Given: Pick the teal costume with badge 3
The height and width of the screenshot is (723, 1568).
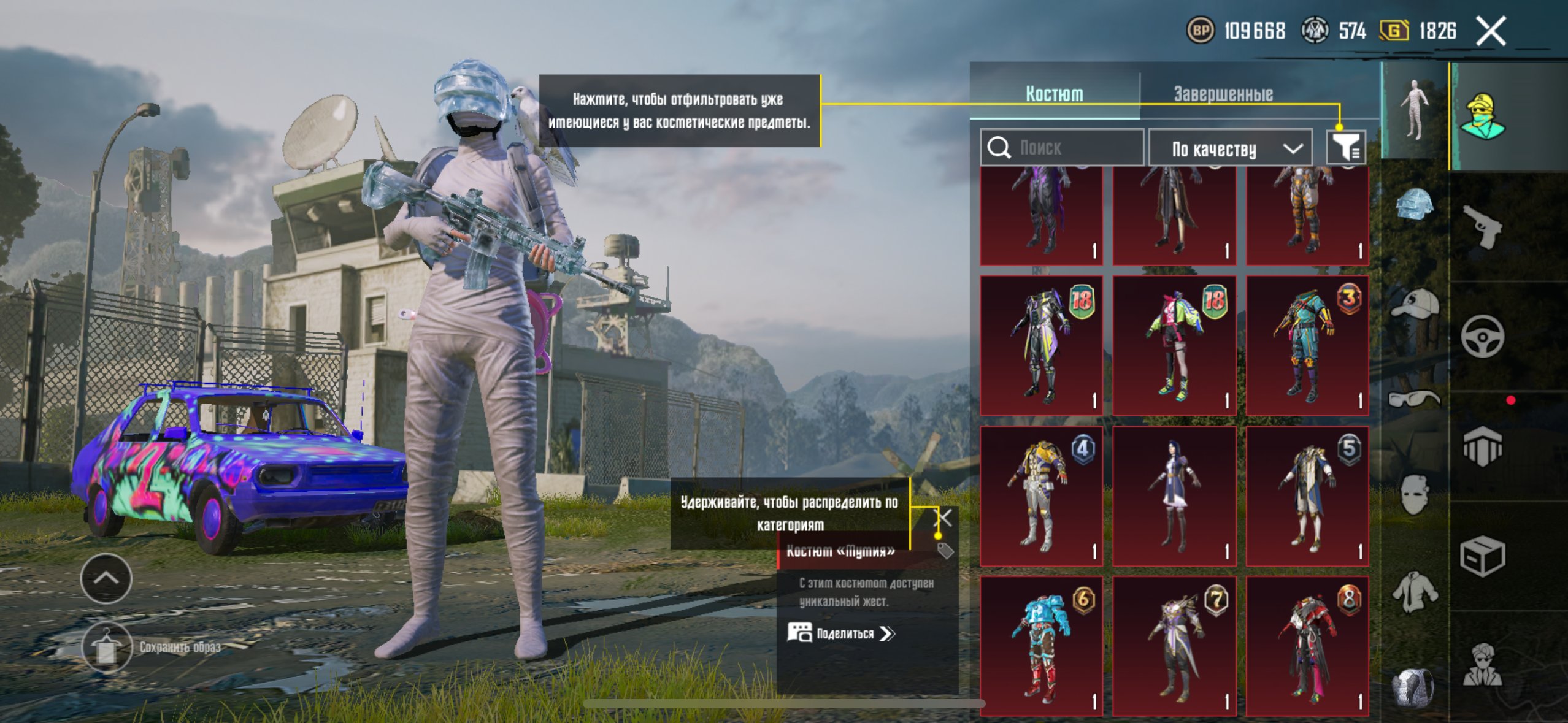Looking at the screenshot, I should point(1307,345).
